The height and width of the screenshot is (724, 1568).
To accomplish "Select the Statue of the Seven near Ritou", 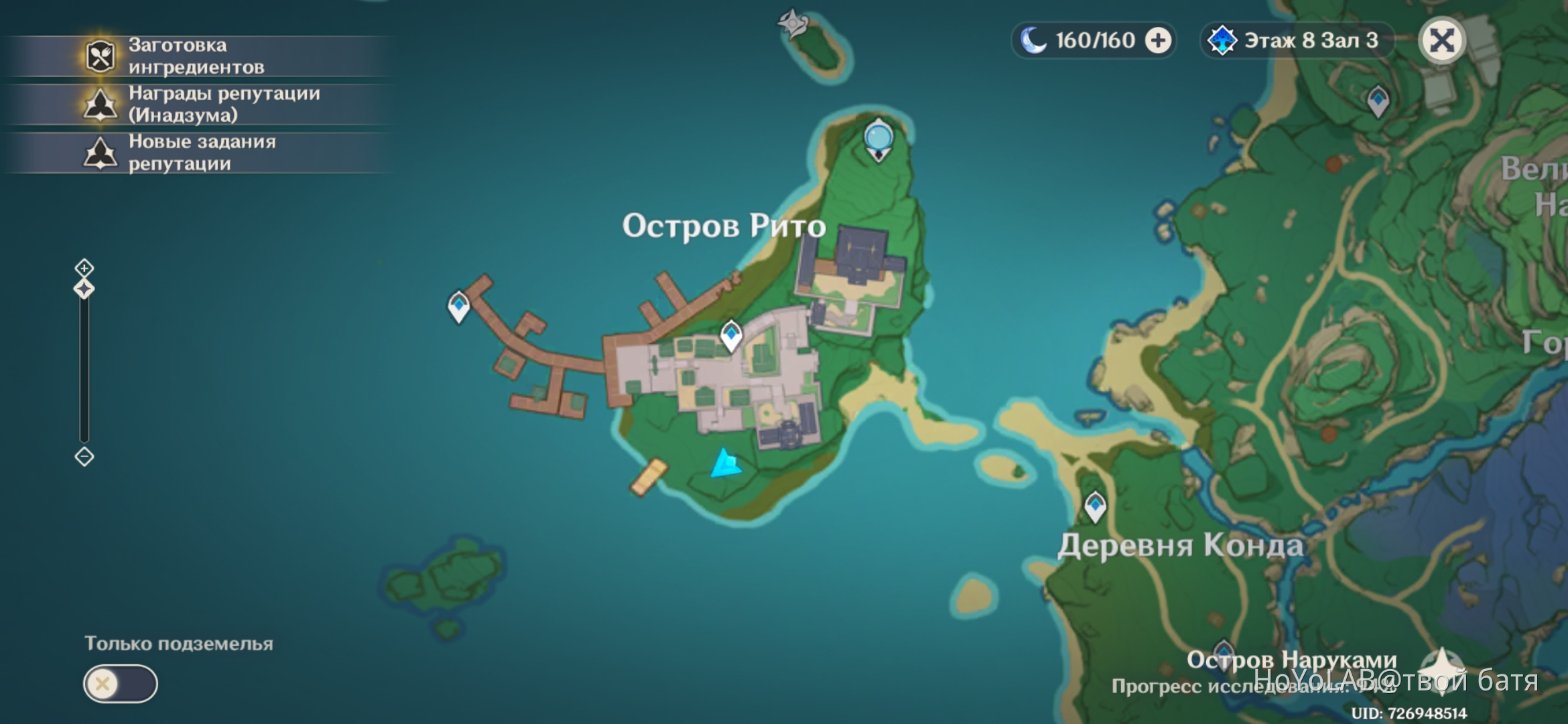I will pyautogui.click(x=878, y=137).
